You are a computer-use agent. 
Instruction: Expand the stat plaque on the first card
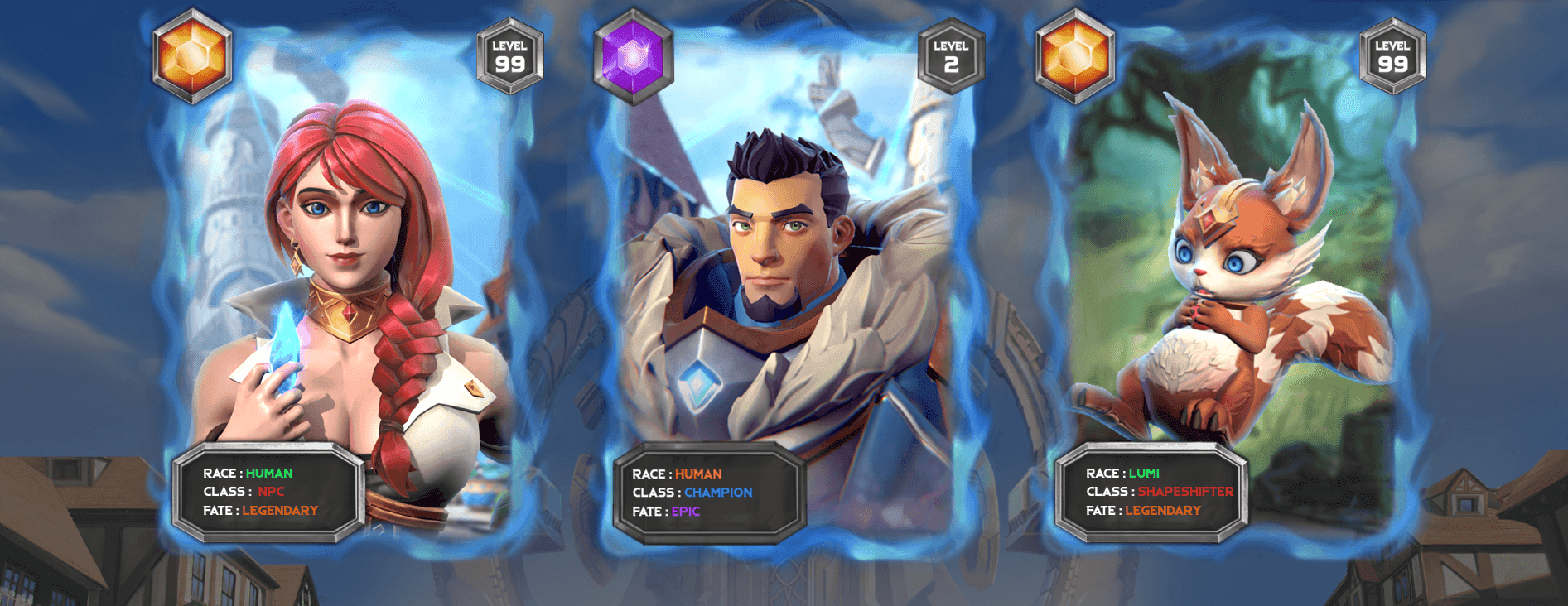click(x=267, y=491)
